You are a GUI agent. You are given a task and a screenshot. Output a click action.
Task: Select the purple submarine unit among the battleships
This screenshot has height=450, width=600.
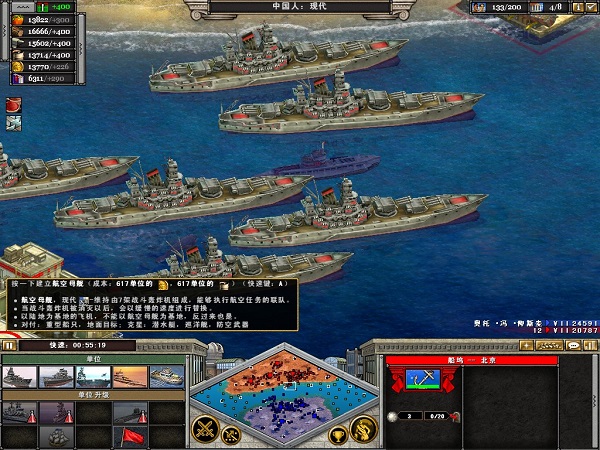pyautogui.click(x=330, y=160)
